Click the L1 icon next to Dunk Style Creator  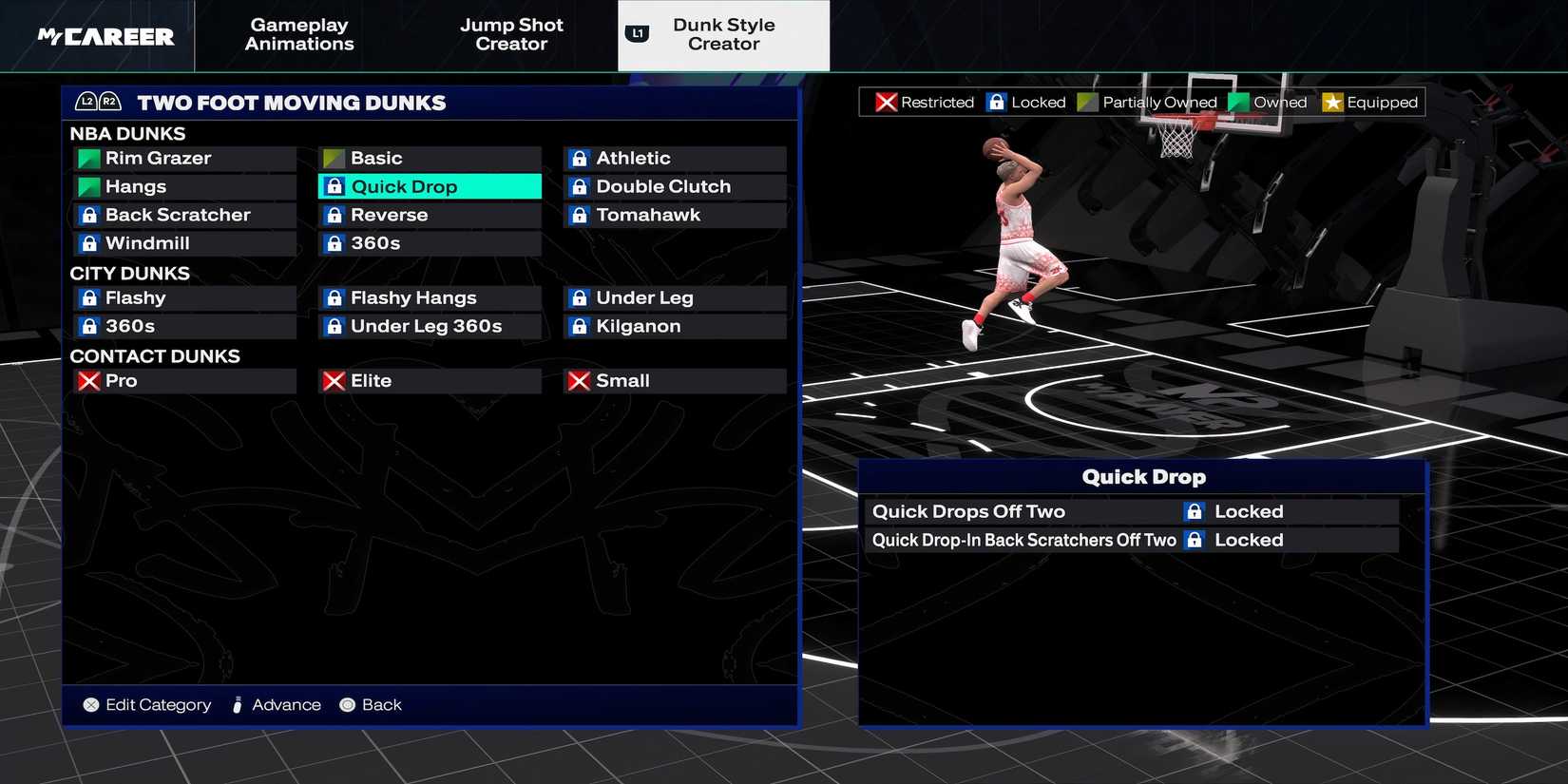point(637,32)
